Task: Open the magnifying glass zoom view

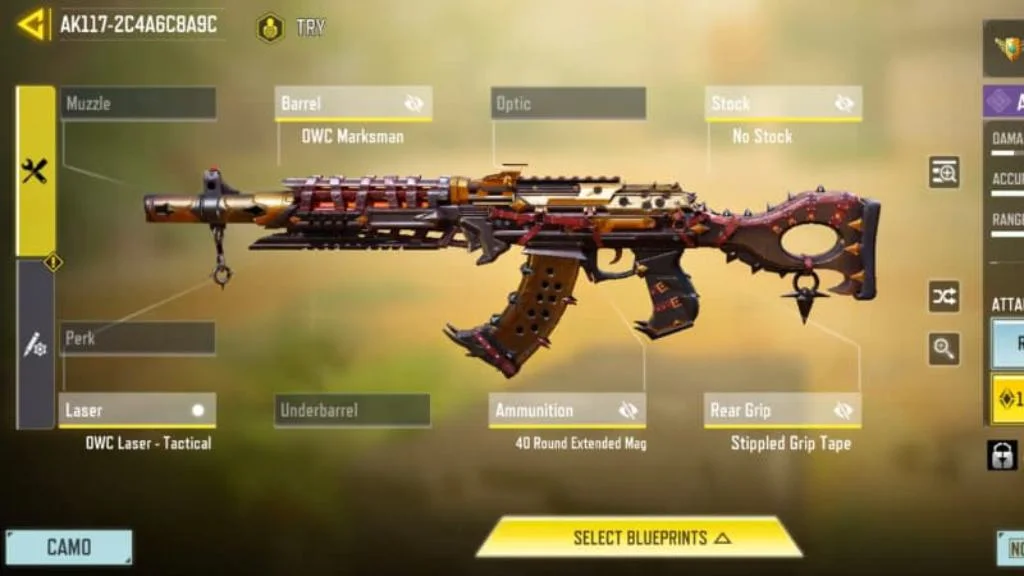Action: point(944,348)
